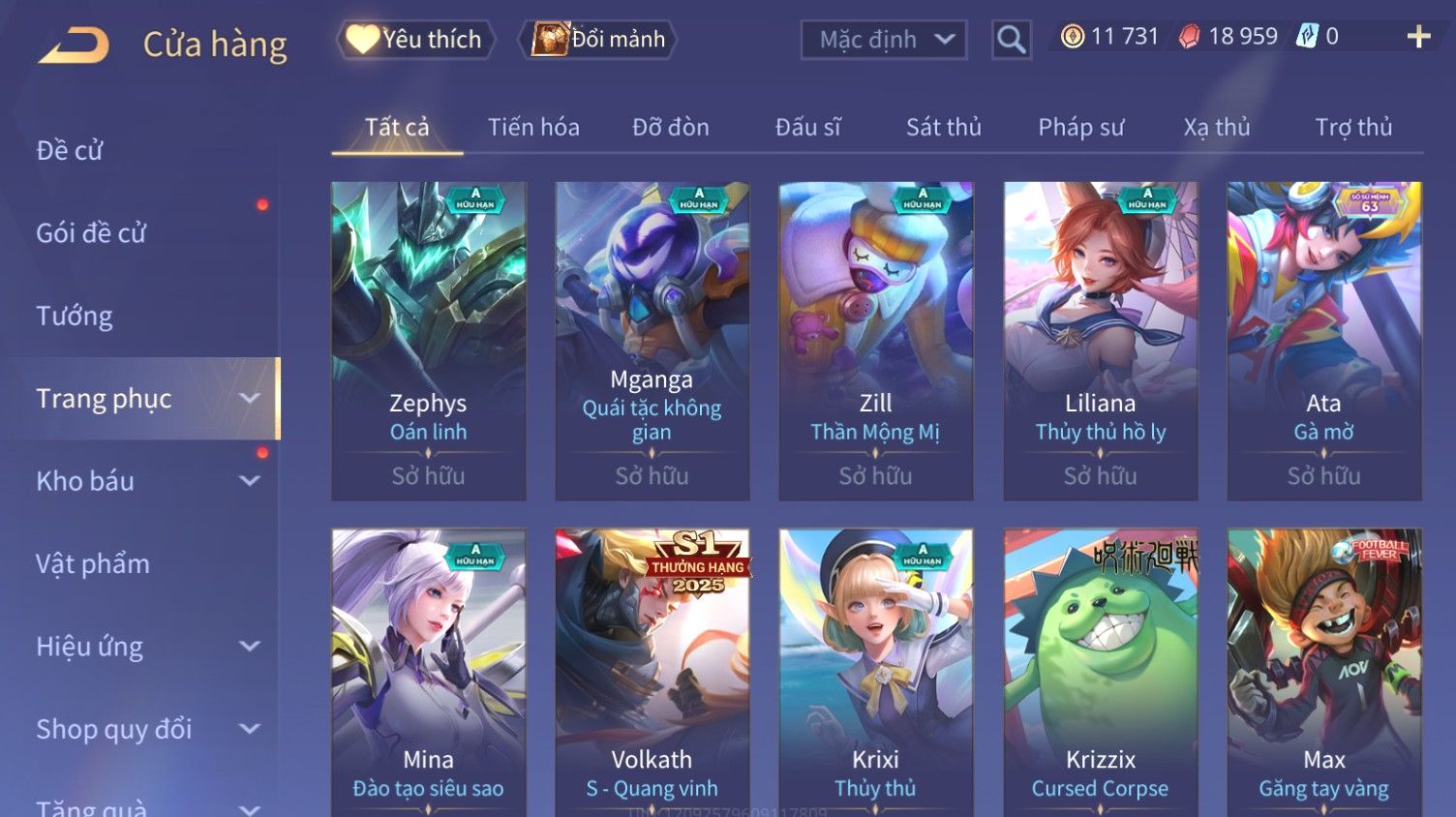Viewport: 1456px width, 817px height.
Task: Open the Đề cử menu entry
Action: pyautogui.click(x=70, y=150)
